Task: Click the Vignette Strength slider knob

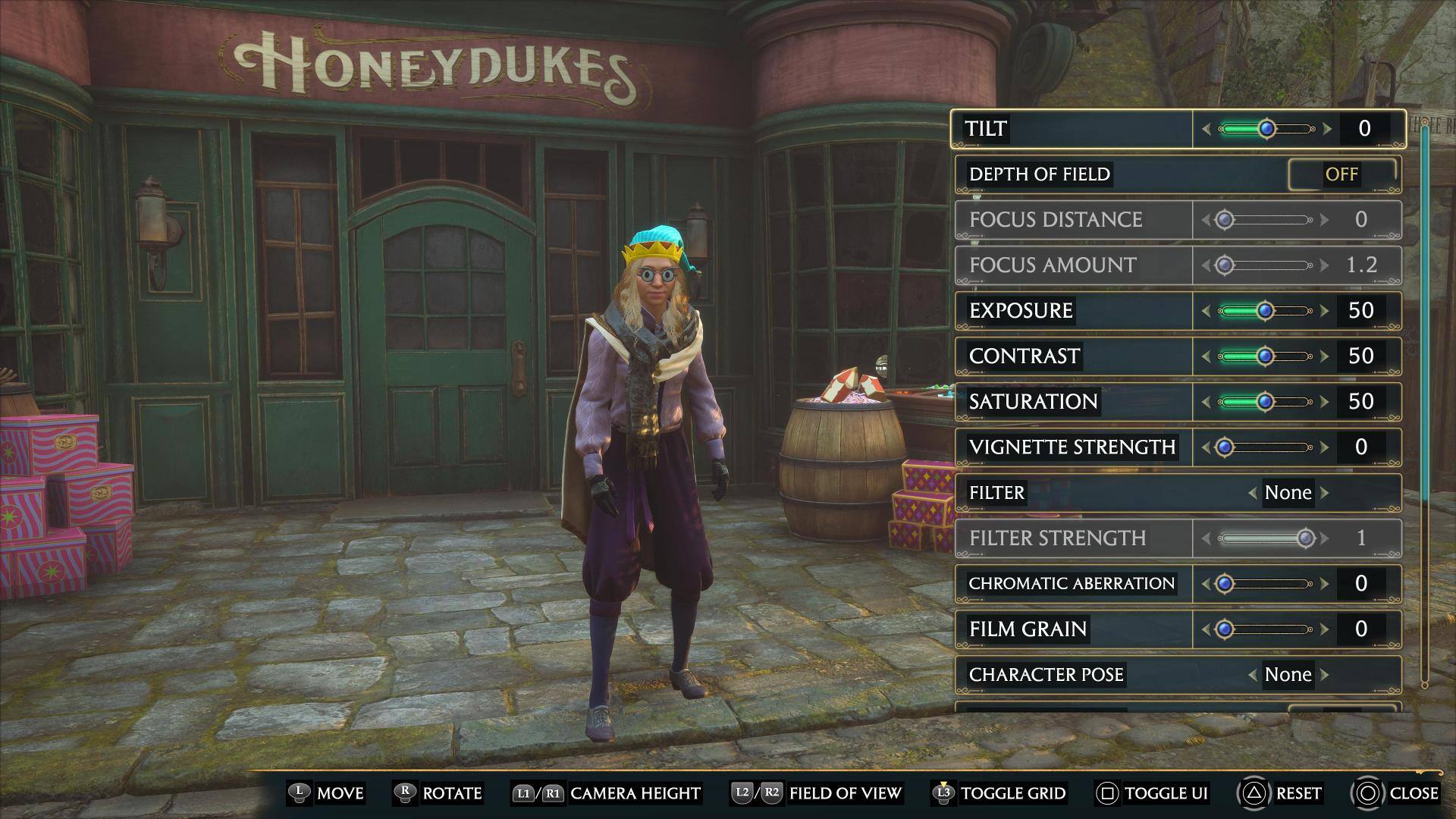Action: point(1225,447)
